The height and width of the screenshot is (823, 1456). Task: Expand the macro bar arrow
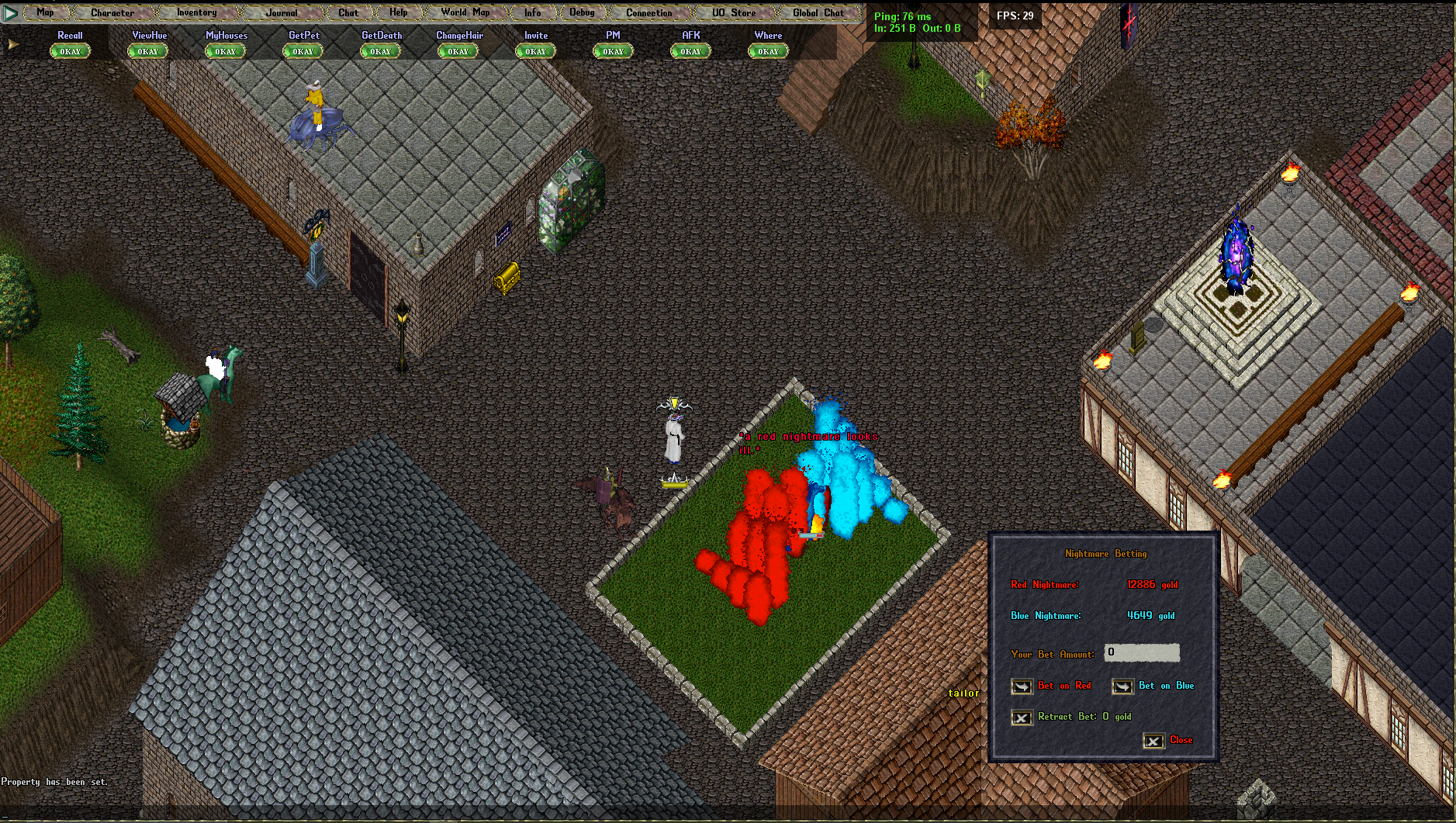coord(12,44)
